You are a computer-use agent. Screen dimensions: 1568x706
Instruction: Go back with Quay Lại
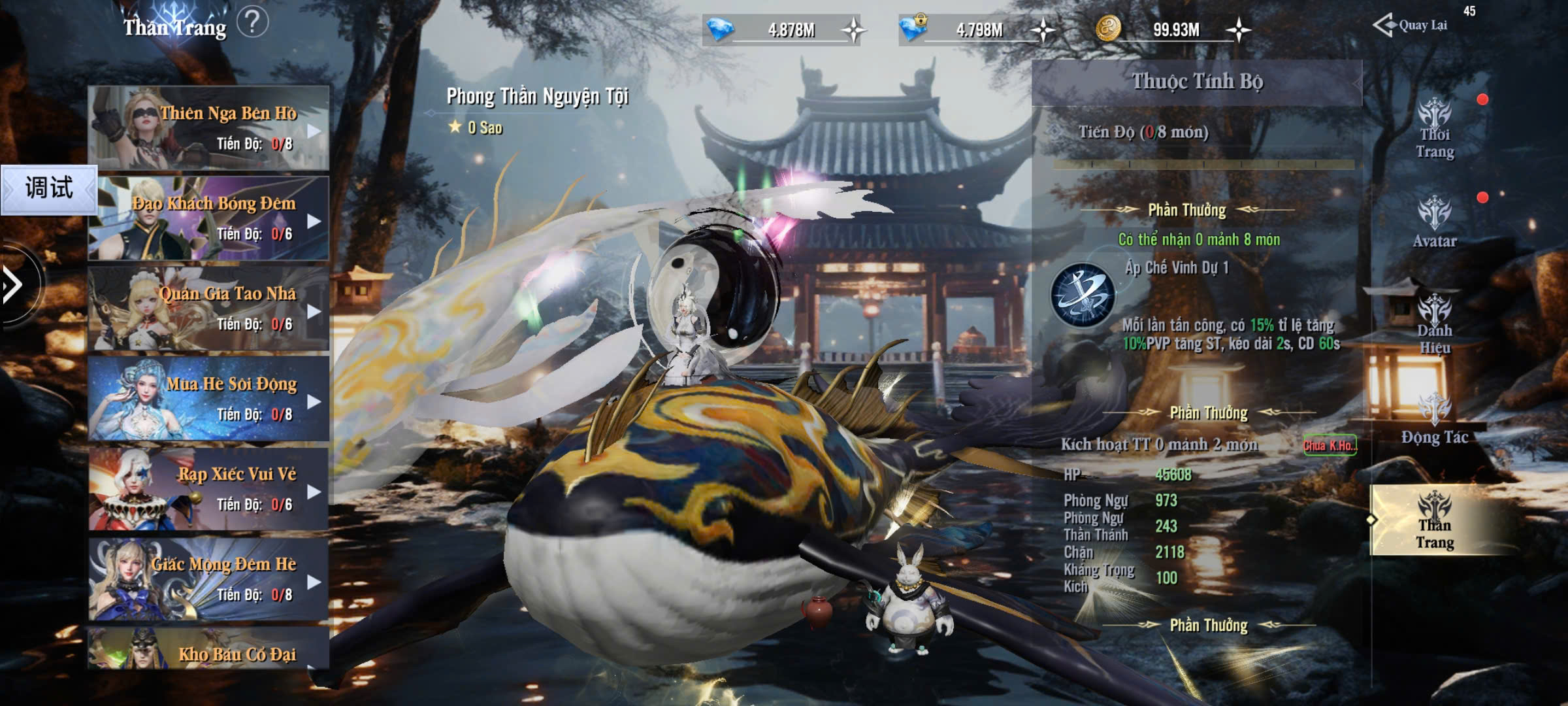(x=1411, y=25)
